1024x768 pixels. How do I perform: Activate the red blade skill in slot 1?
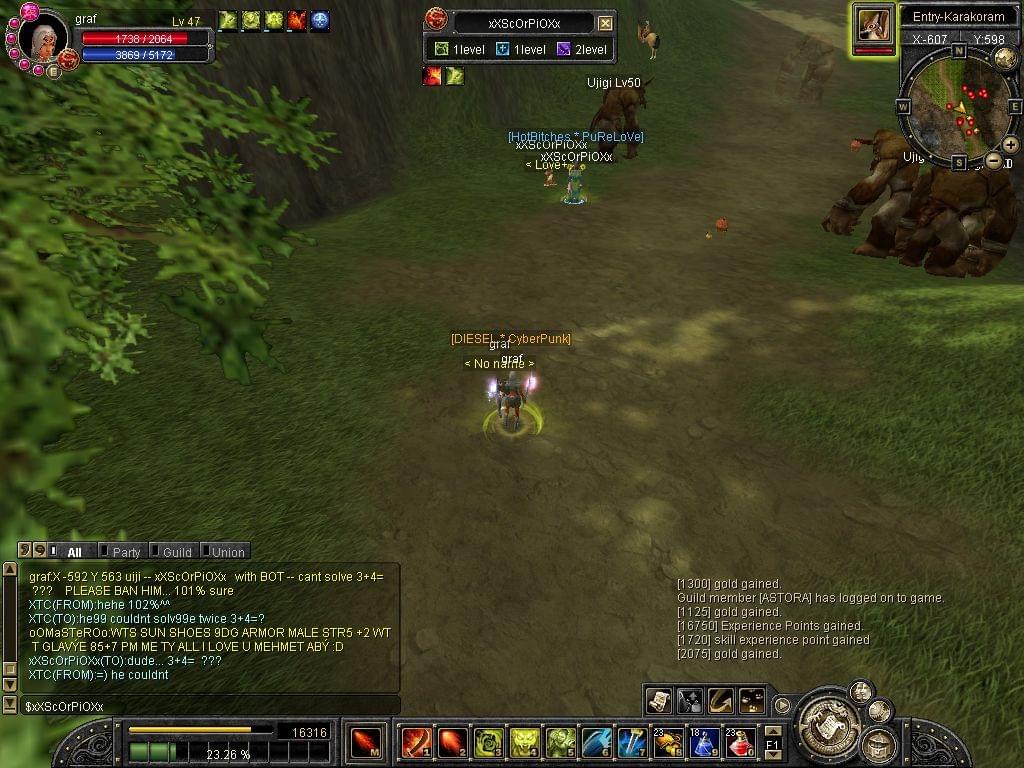(x=415, y=743)
